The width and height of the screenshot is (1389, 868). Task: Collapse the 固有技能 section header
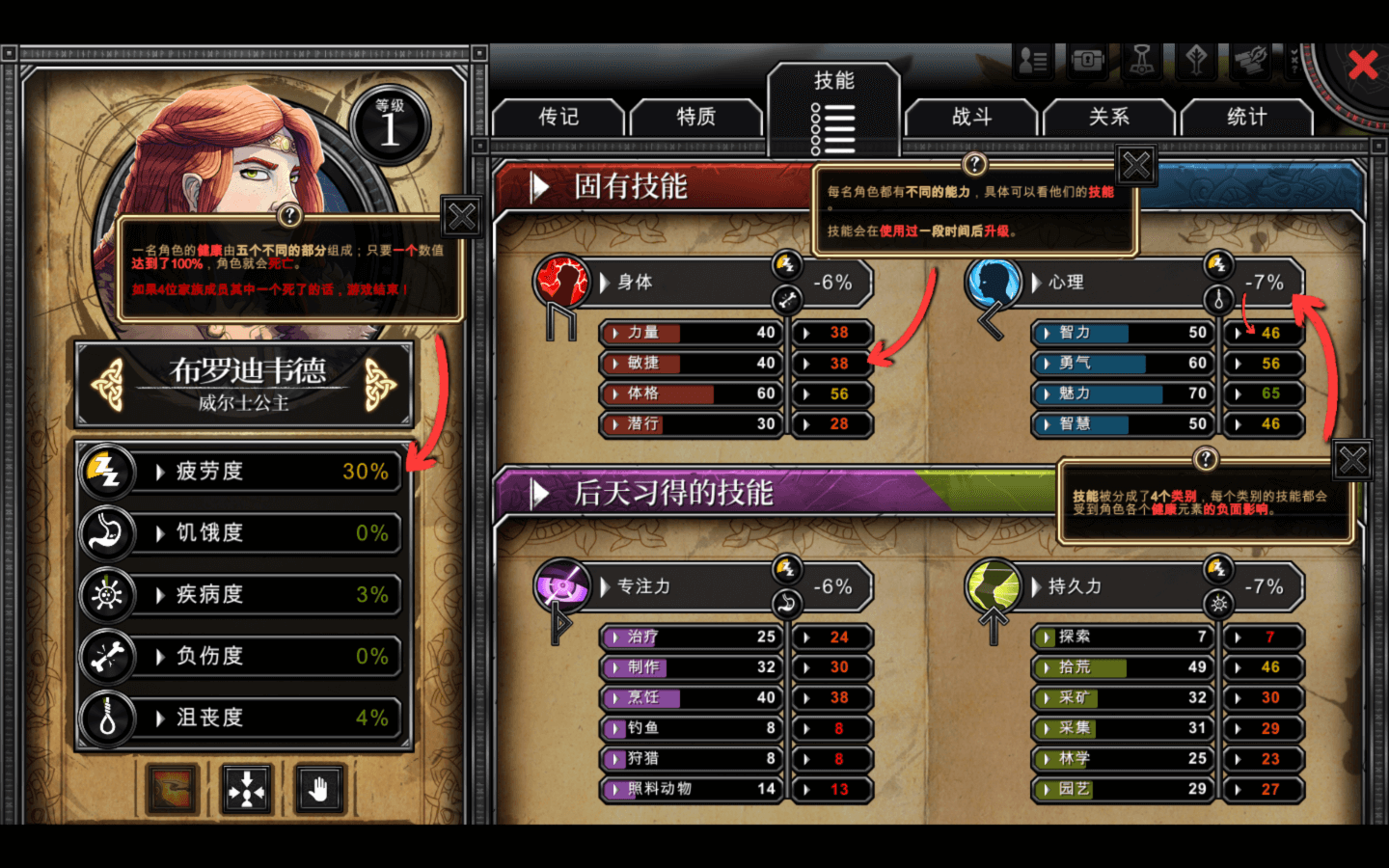coord(540,187)
